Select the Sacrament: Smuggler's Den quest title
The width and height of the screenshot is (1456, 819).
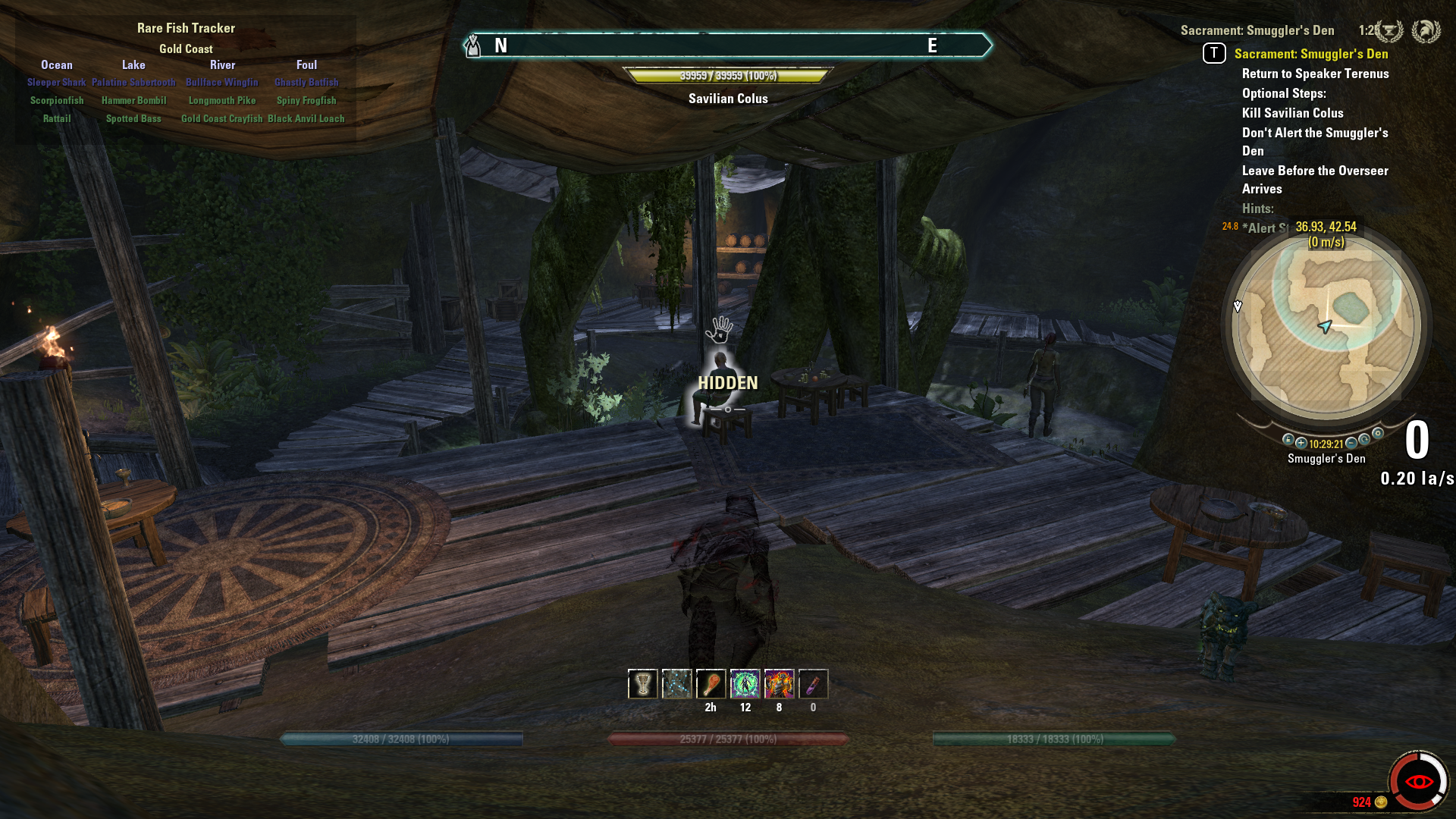pos(1311,54)
